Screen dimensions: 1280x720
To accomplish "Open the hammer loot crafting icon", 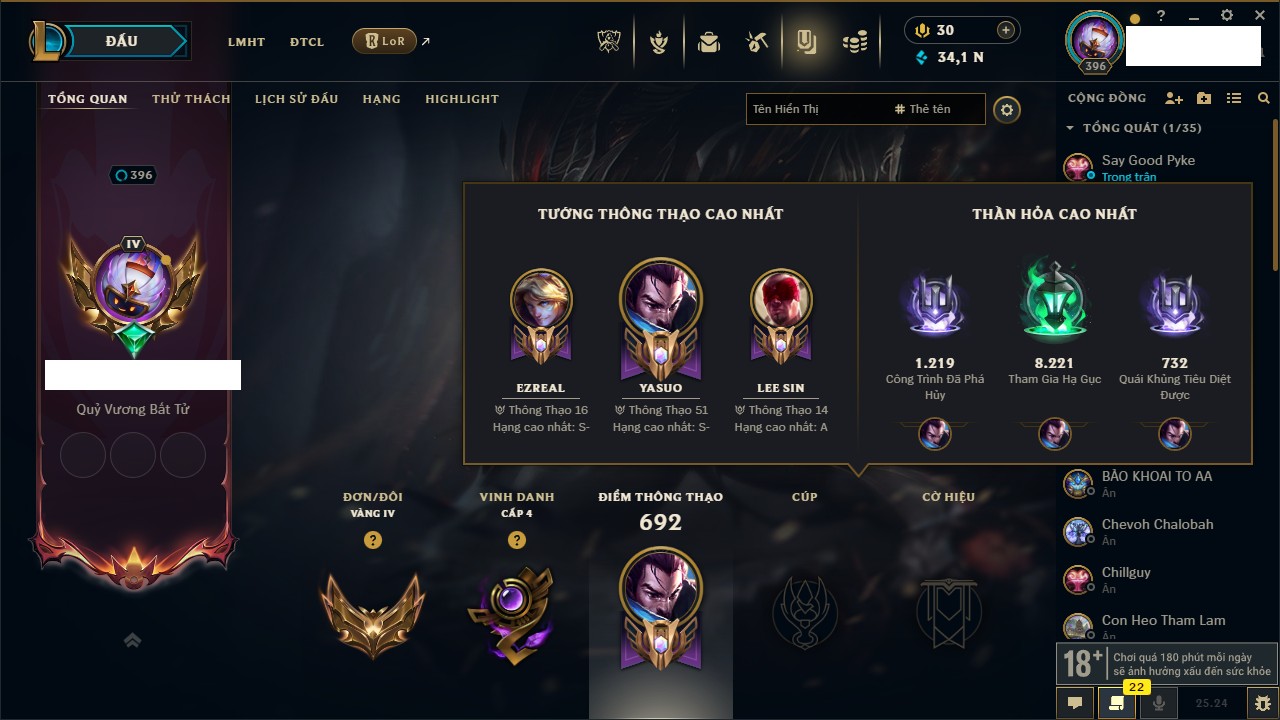I will (757, 42).
